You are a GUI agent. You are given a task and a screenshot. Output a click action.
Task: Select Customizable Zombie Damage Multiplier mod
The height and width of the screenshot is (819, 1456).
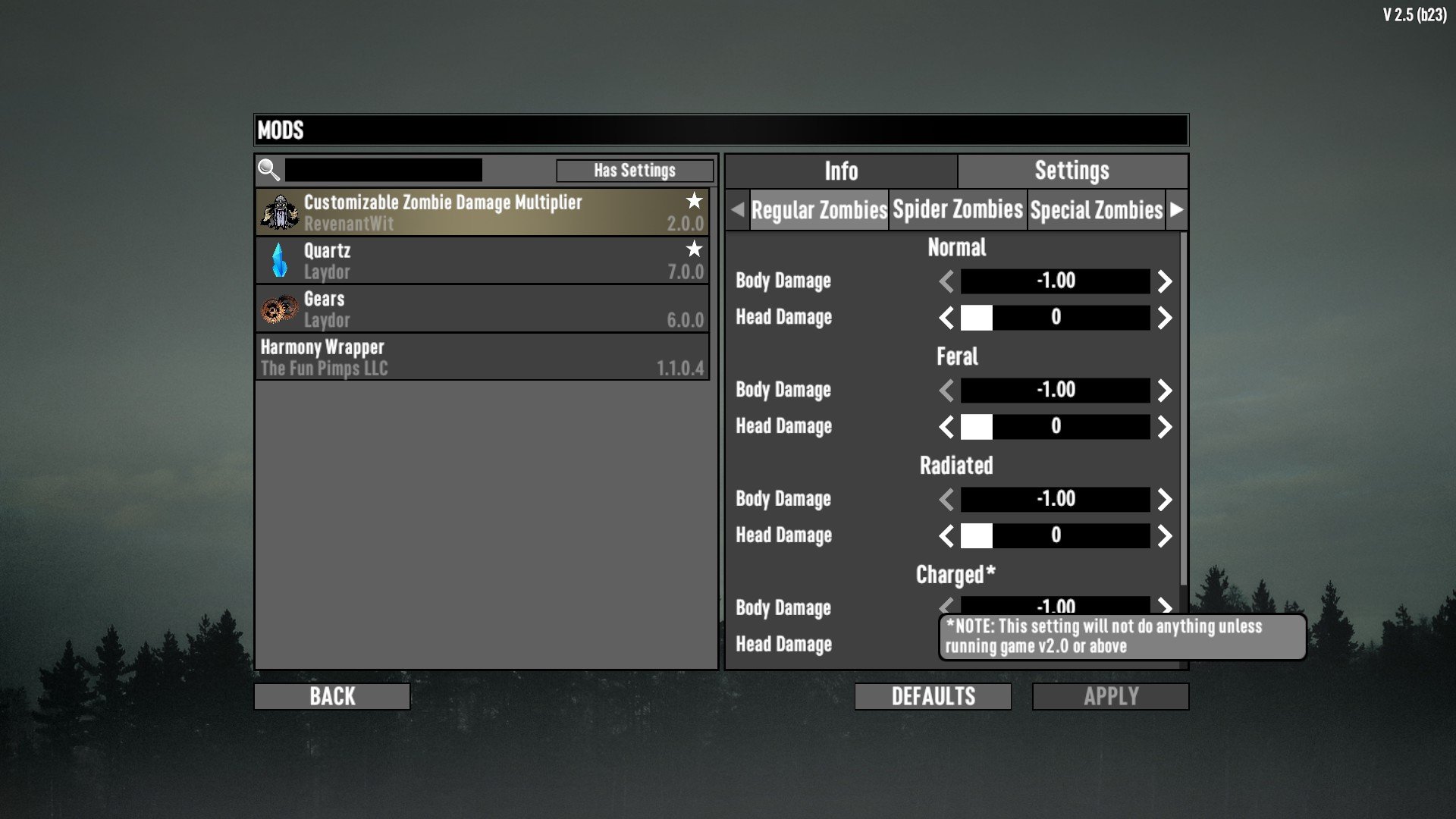click(482, 212)
